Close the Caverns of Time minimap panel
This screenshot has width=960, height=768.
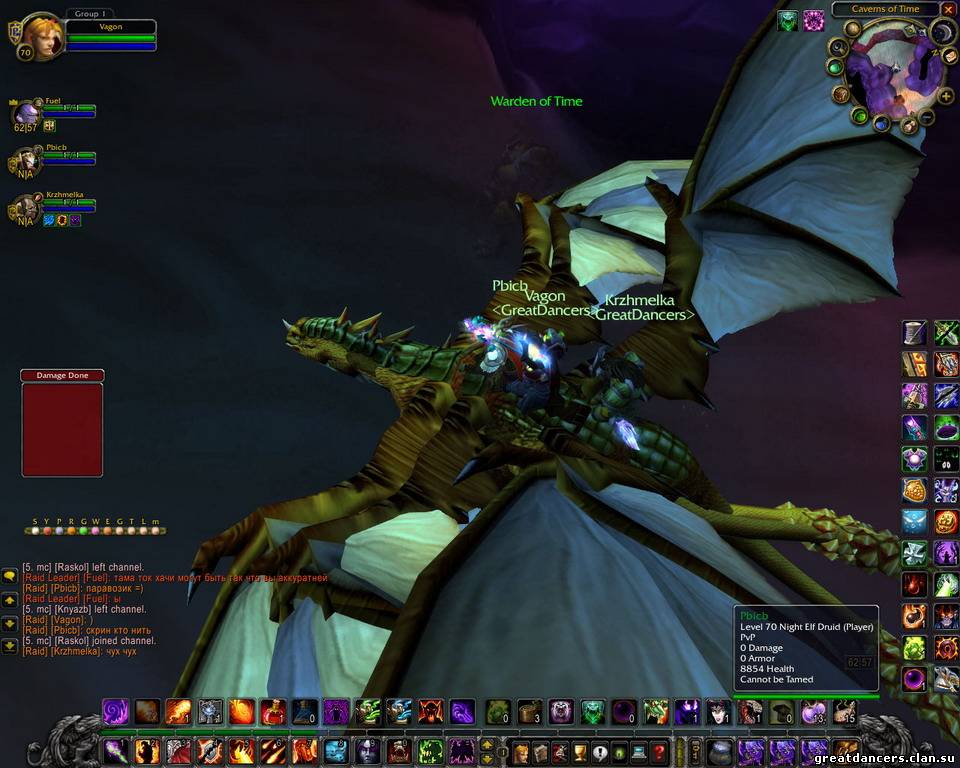[948, 9]
